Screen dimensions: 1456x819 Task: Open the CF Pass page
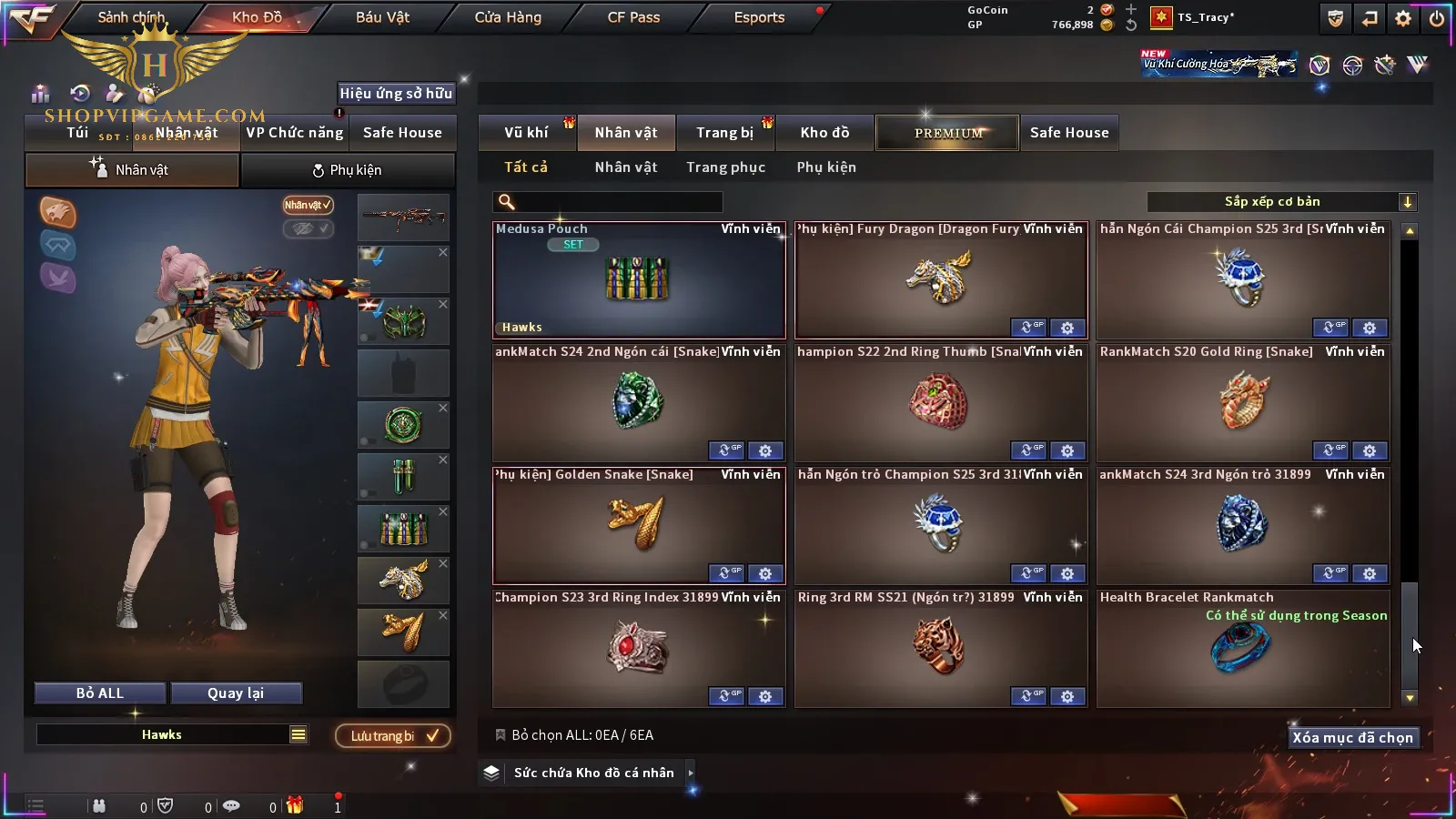click(x=633, y=17)
